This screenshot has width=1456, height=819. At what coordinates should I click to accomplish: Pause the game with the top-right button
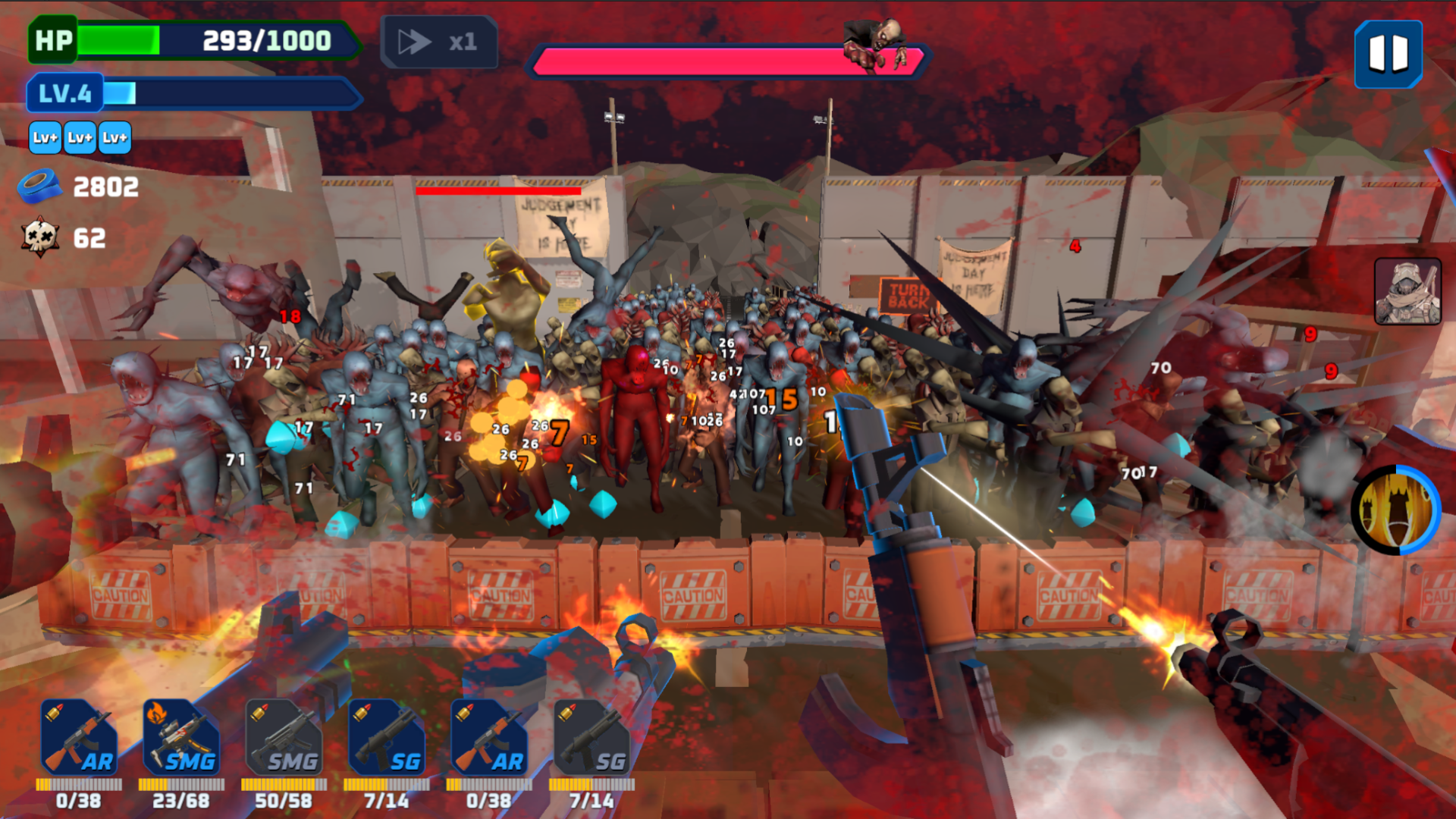point(1387,53)
